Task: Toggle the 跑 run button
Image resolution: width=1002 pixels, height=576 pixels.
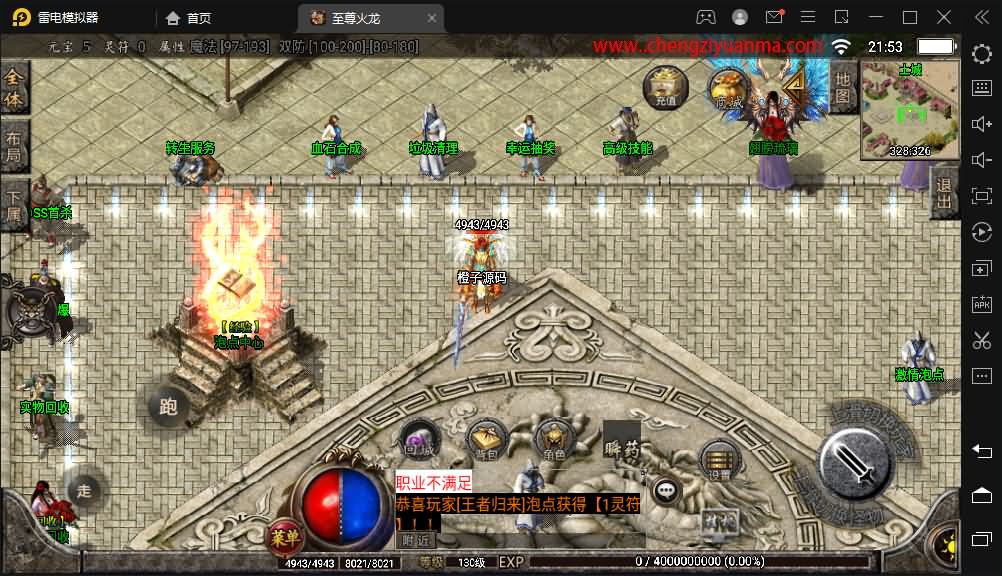Action: (x=168, y=405)
